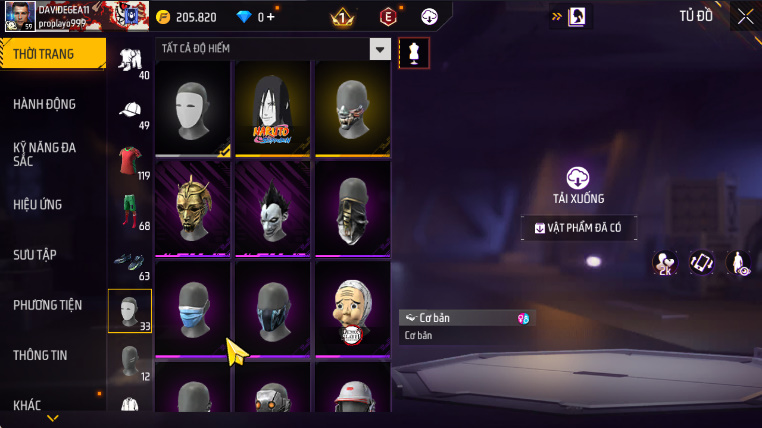Image resolution: width=762 pixels, height=428 pixels.
Task: Add diamonds with the plus button
Action: 269,17
